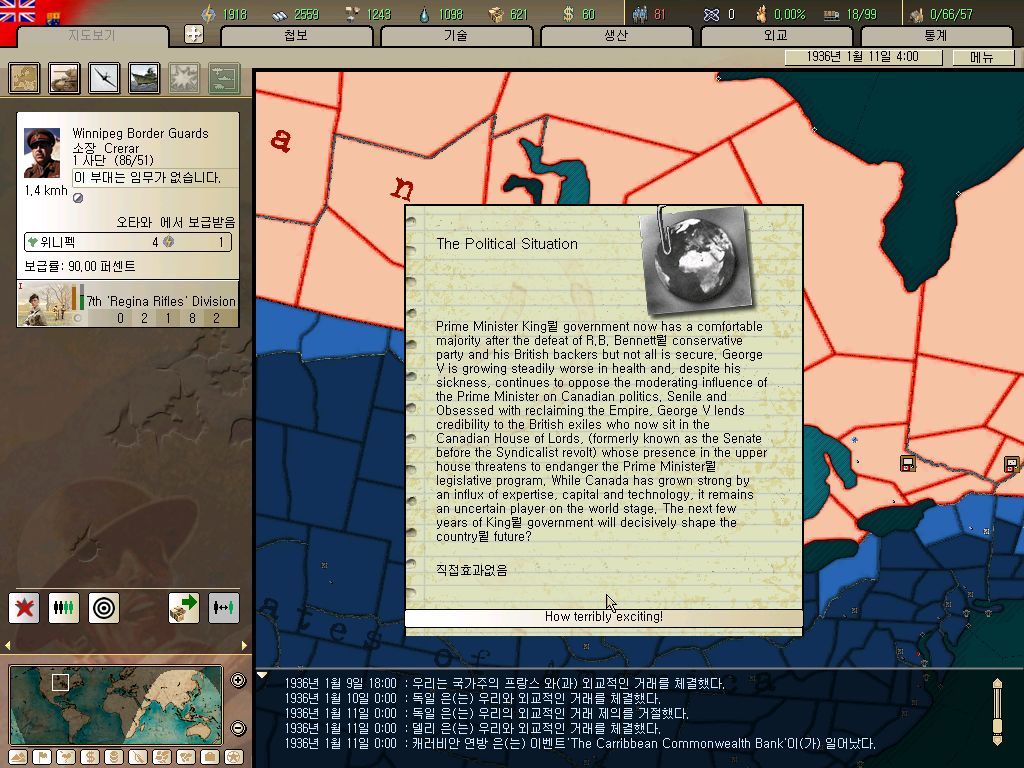Switch to the 기술 (technology) tab
Image resolution: width=1024 pixels, height=768 pixels.
coord(456,36)
